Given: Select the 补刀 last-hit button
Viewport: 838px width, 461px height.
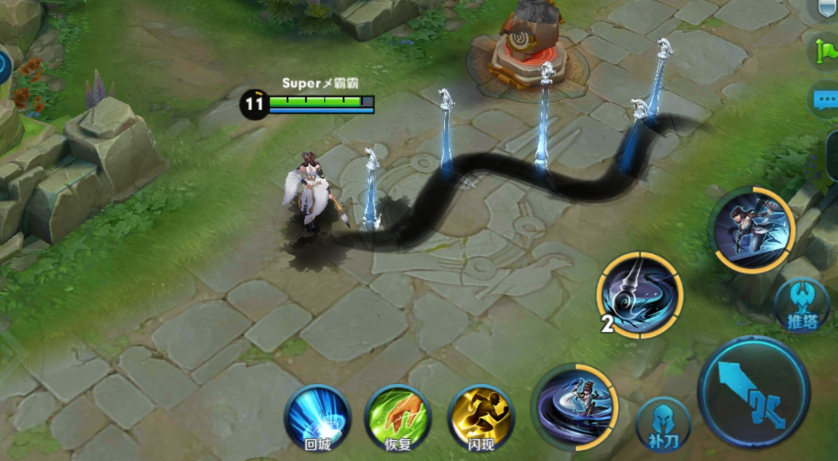Looking at the screenshot, I should pos(663,424).
